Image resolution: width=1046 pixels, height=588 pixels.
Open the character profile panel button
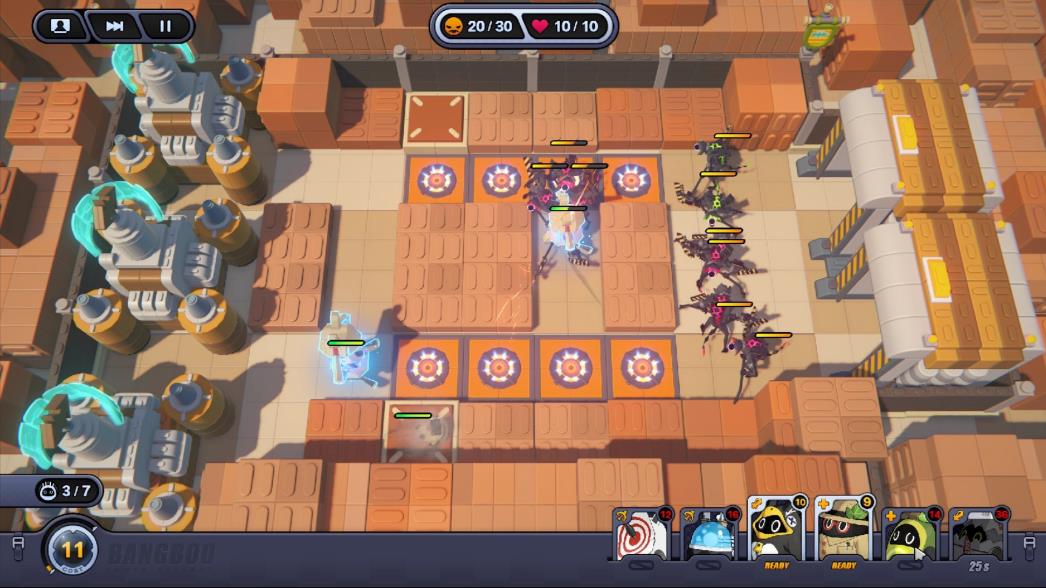tap(60, 26)
